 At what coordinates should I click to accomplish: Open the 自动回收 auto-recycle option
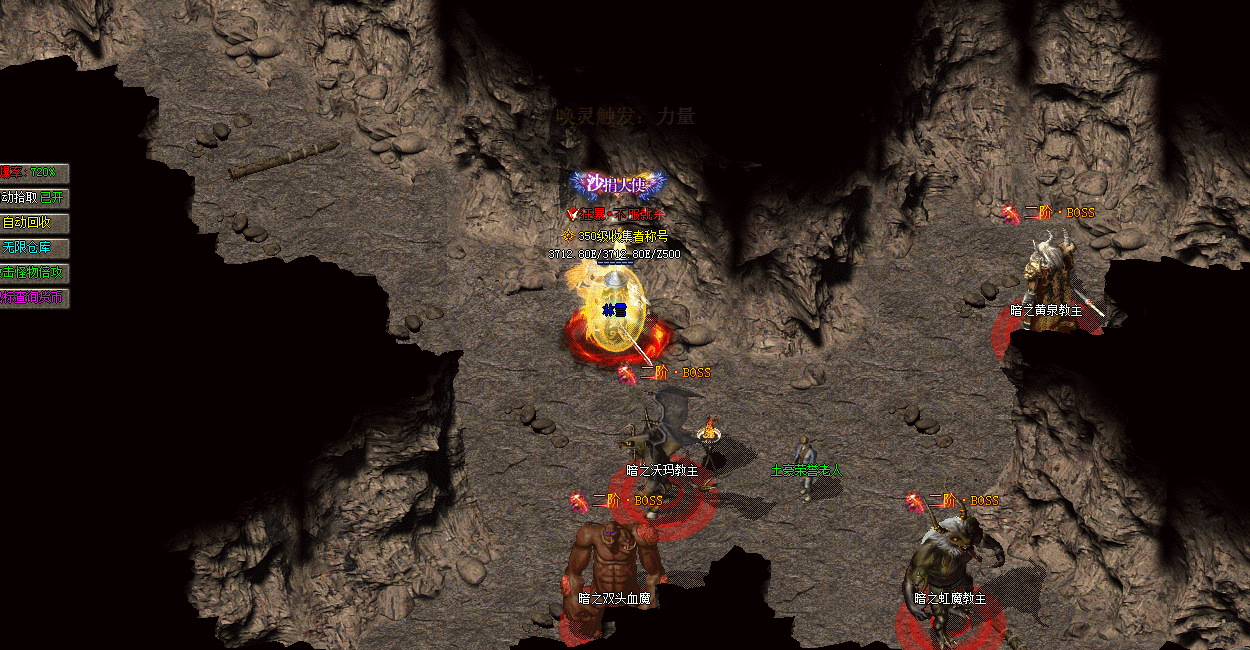[x=34, y=223]
